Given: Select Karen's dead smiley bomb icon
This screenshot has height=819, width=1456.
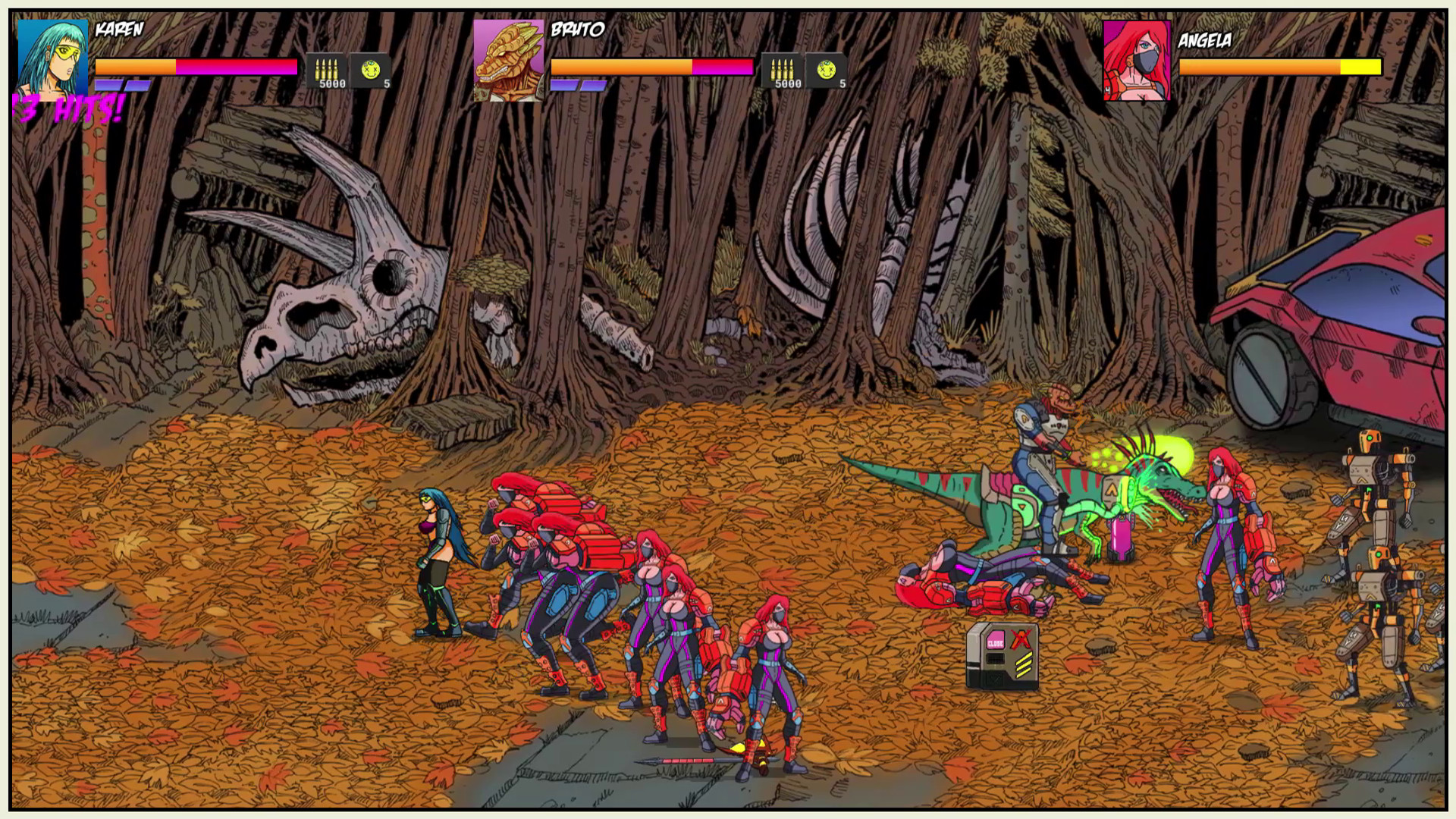Looking at the screenshot, I should [x=372, y=70].
